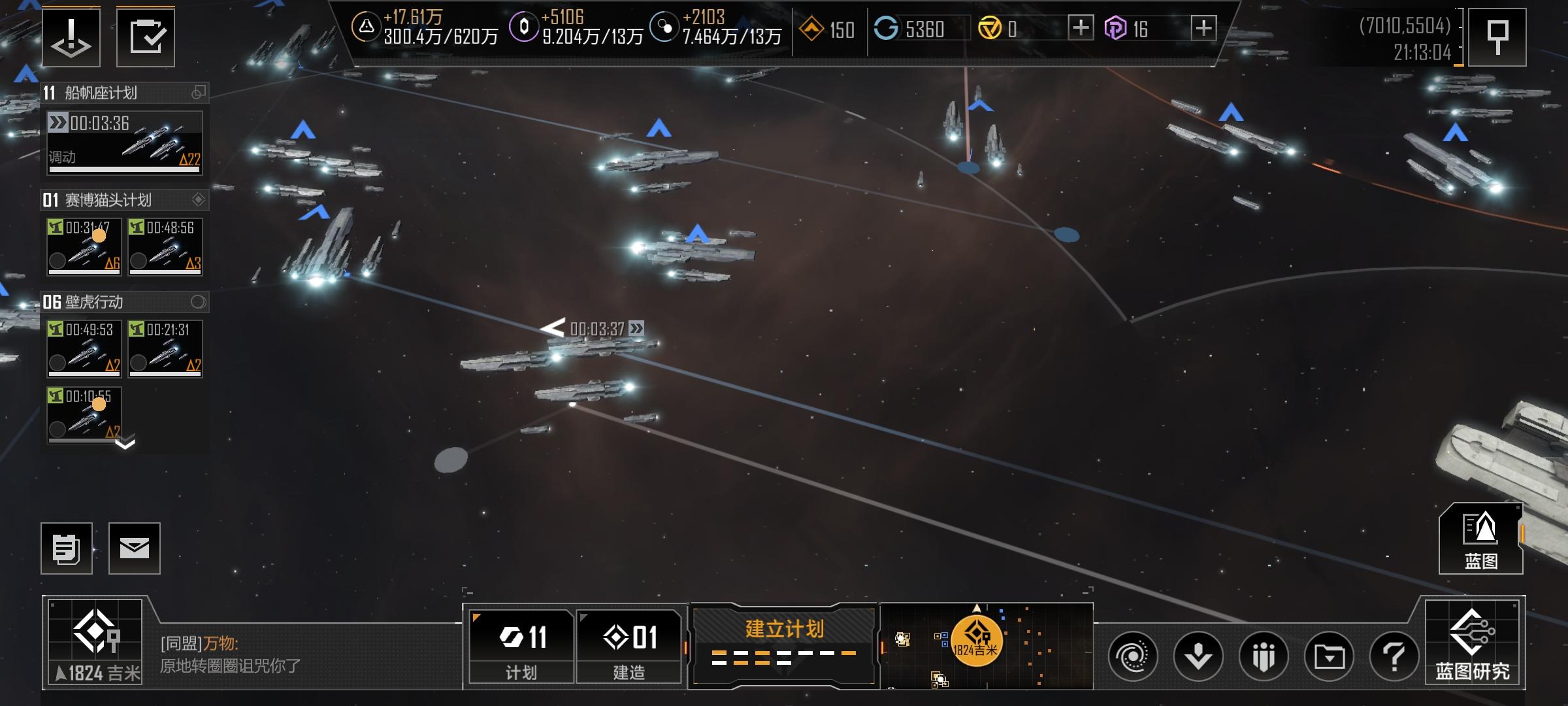This screenshot has width=1568, height=706.
Task: Open the 蓝图 blueprint menu
Action: pos(1480,539)
